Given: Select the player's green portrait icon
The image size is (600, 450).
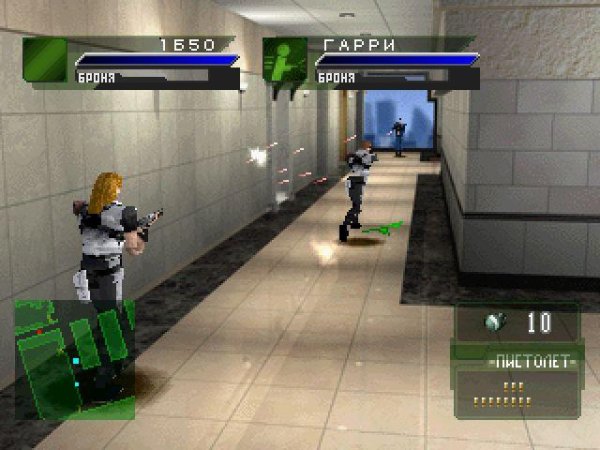Looking at the screenshot, I should pos(45,60).
